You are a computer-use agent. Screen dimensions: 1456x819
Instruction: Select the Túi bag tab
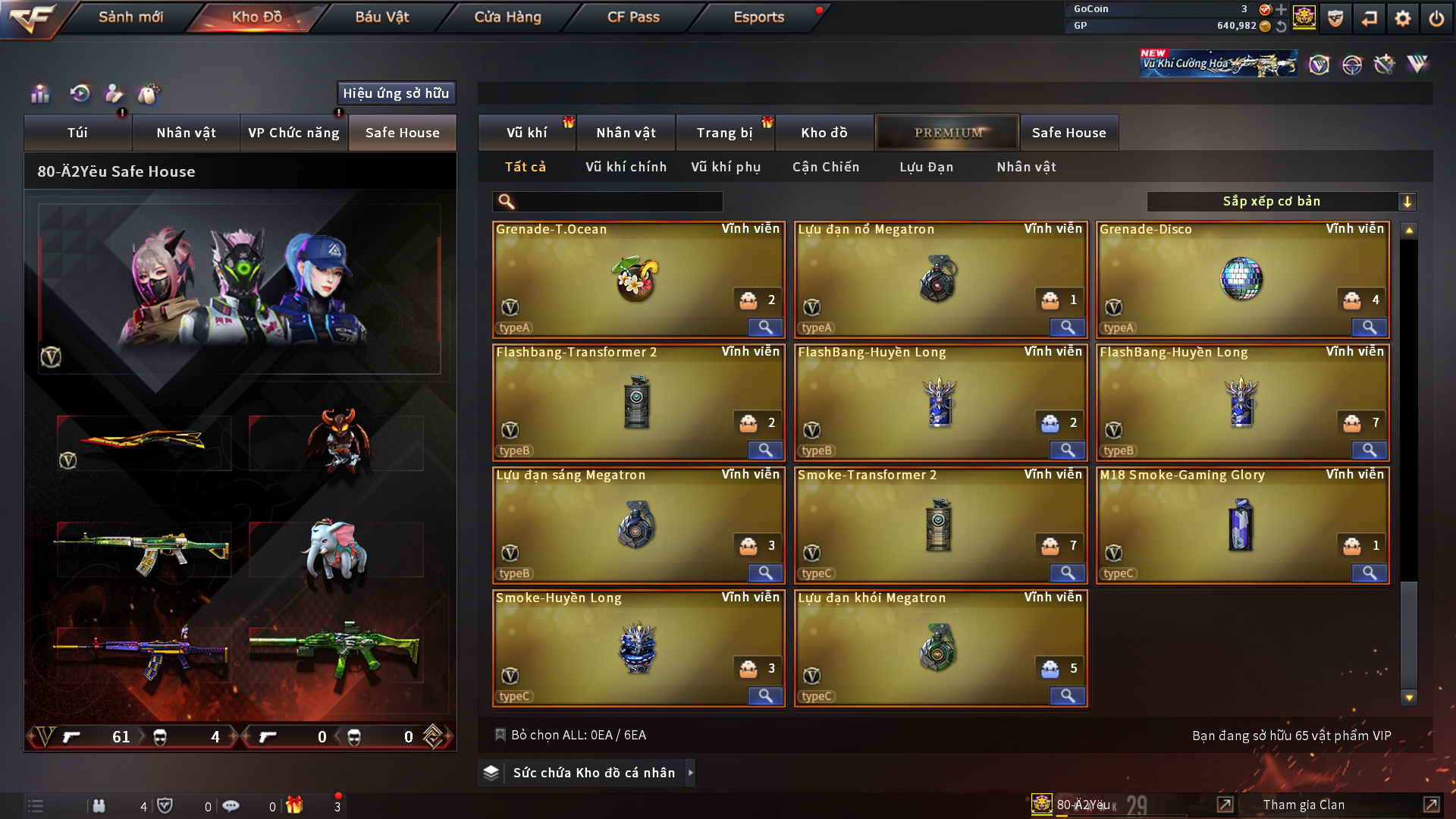[77, 133]
